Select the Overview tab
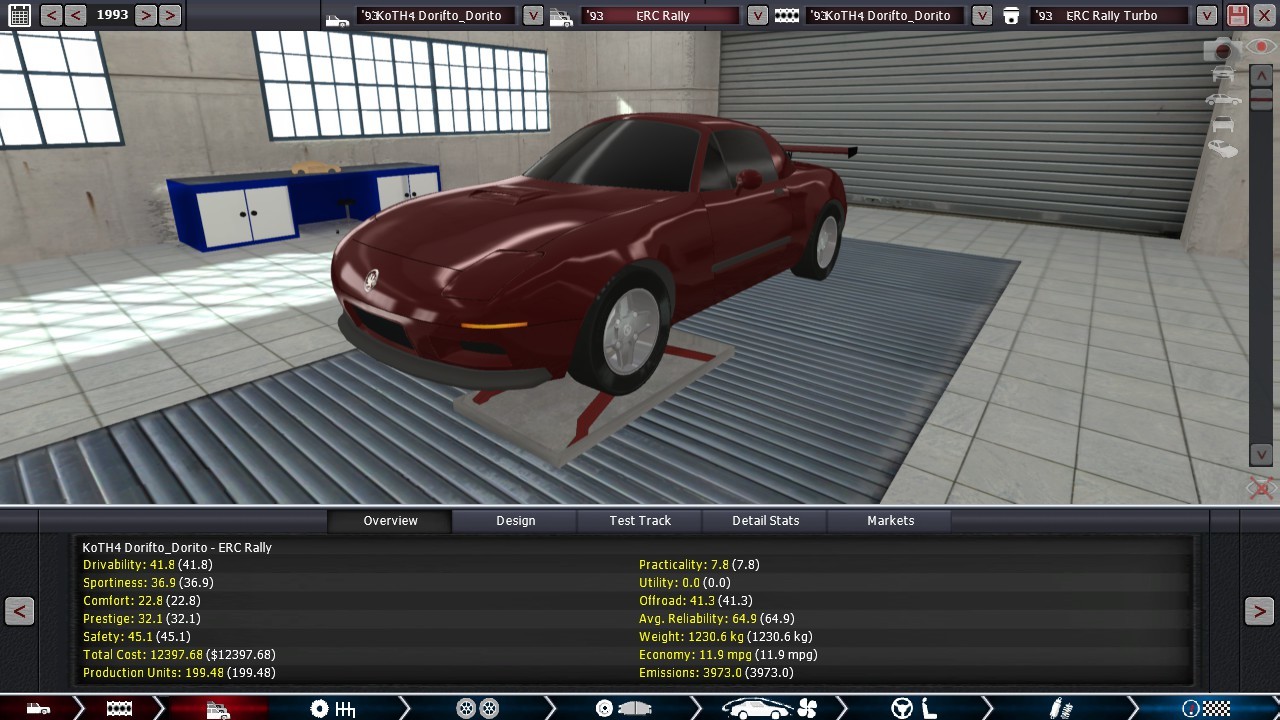The width and height of the screenshot is (1280, 720). click(x=390, y=520)
